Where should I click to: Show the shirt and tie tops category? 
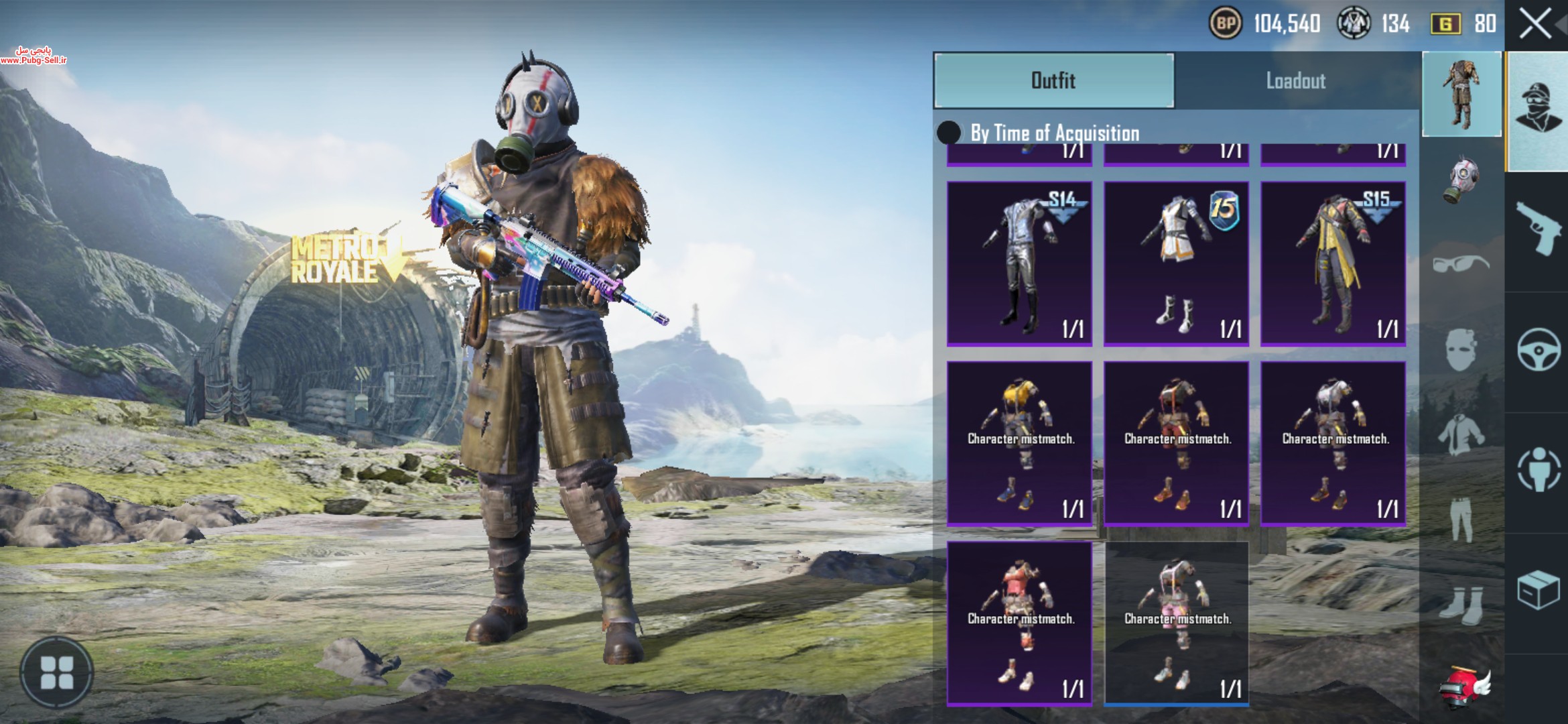1461,434
